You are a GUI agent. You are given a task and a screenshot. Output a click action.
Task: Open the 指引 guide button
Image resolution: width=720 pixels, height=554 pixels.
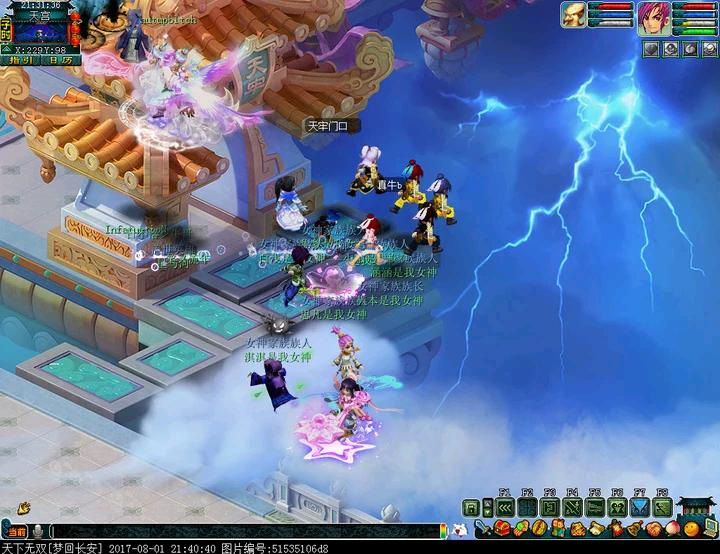point(18,60)
